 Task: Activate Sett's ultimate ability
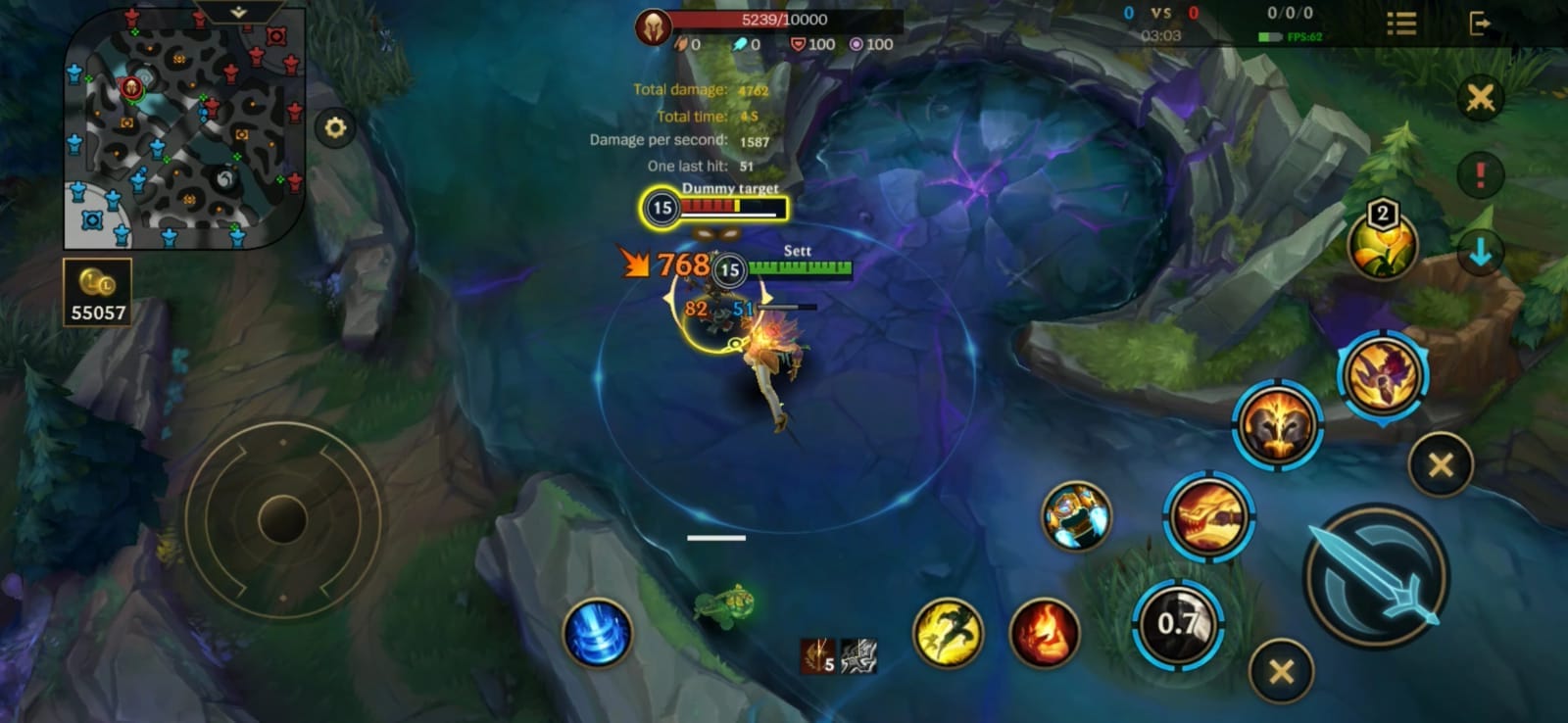point(1382,372)
